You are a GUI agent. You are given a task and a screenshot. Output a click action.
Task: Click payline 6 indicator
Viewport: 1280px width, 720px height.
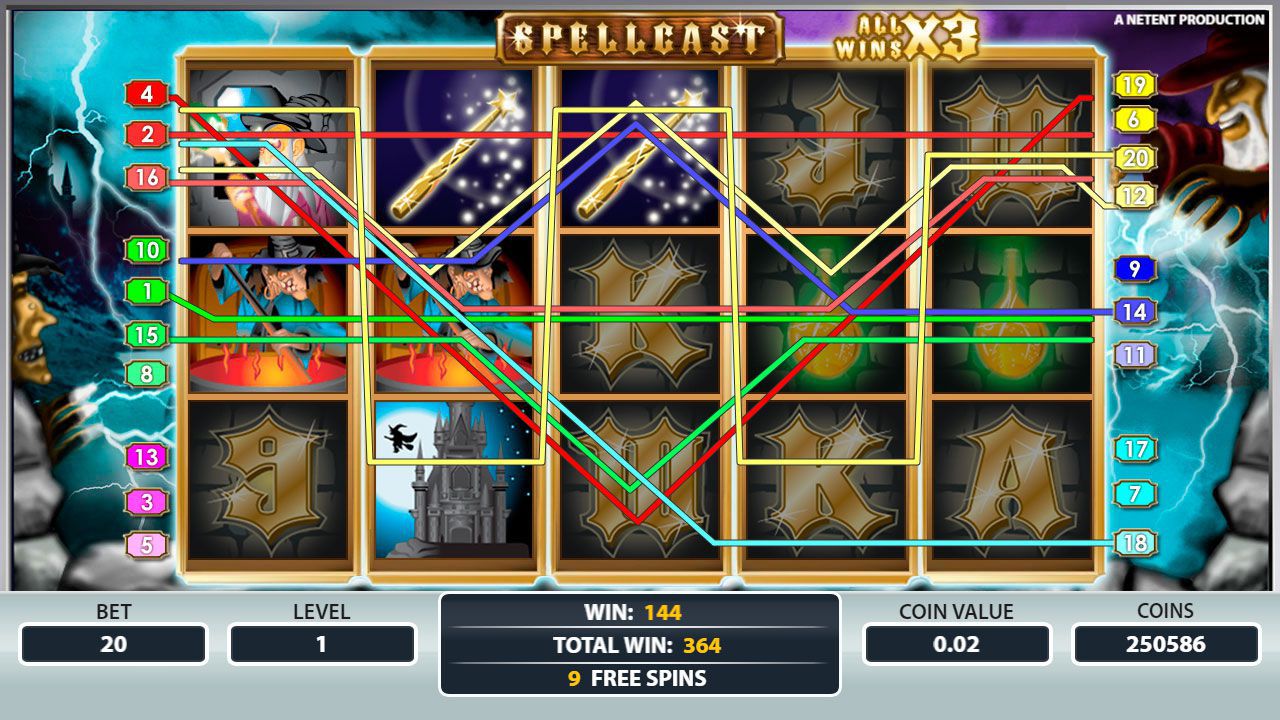tap(1134, 120)
